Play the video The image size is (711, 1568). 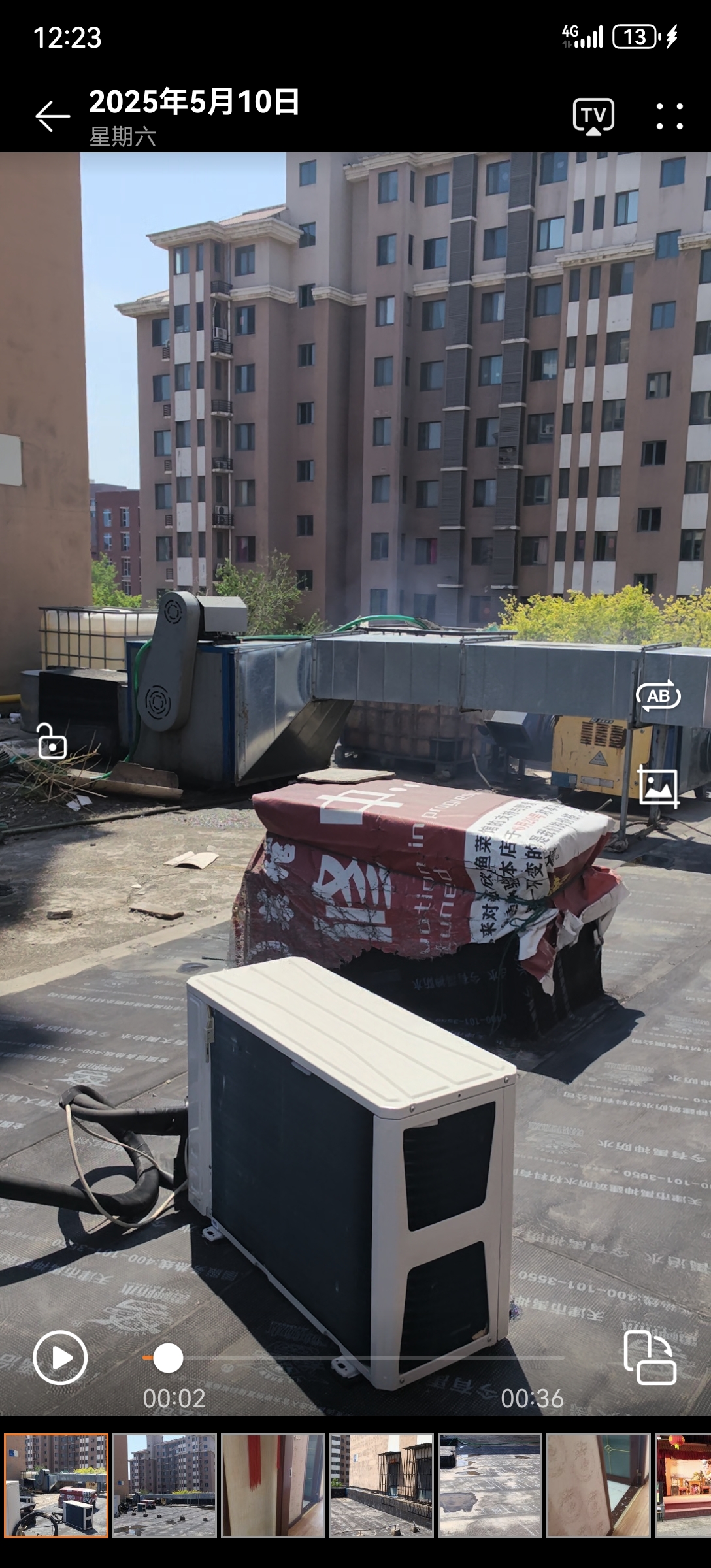(60, 1358)
